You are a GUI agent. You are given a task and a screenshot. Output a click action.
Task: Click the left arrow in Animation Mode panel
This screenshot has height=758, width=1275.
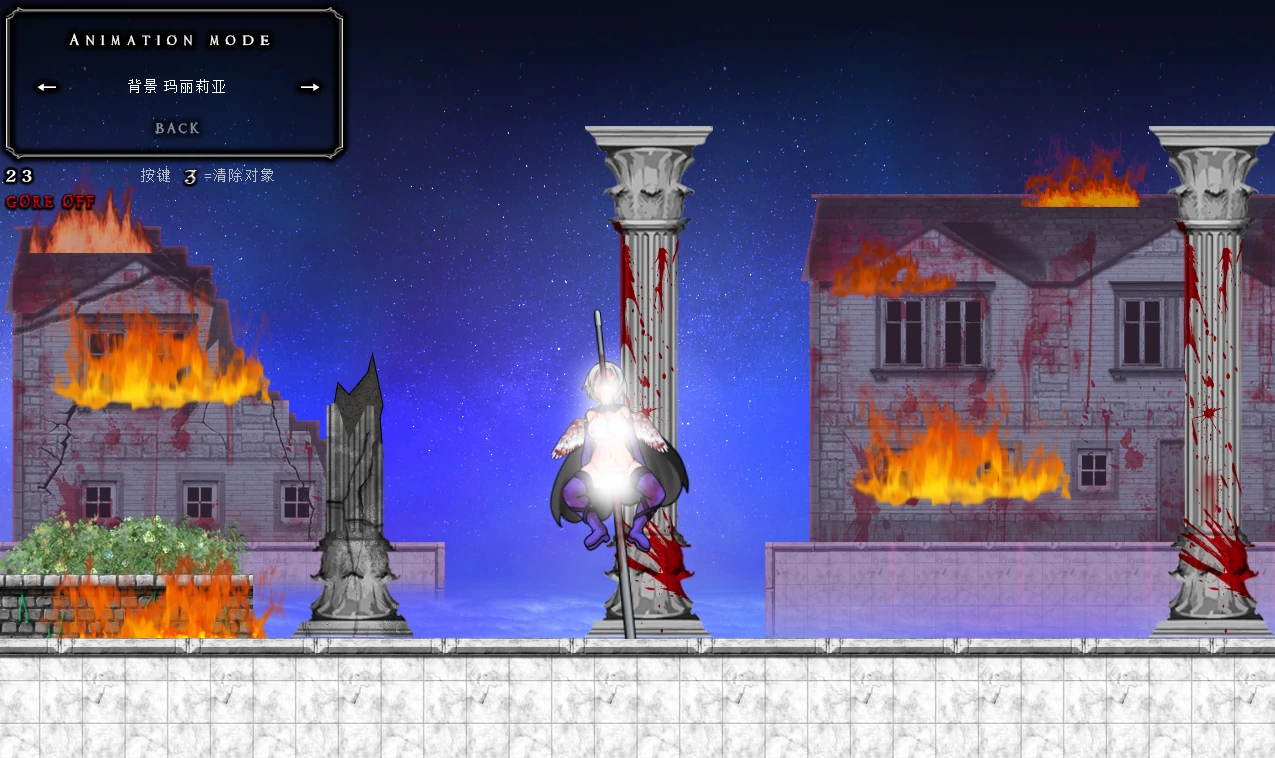coord(47,87)
